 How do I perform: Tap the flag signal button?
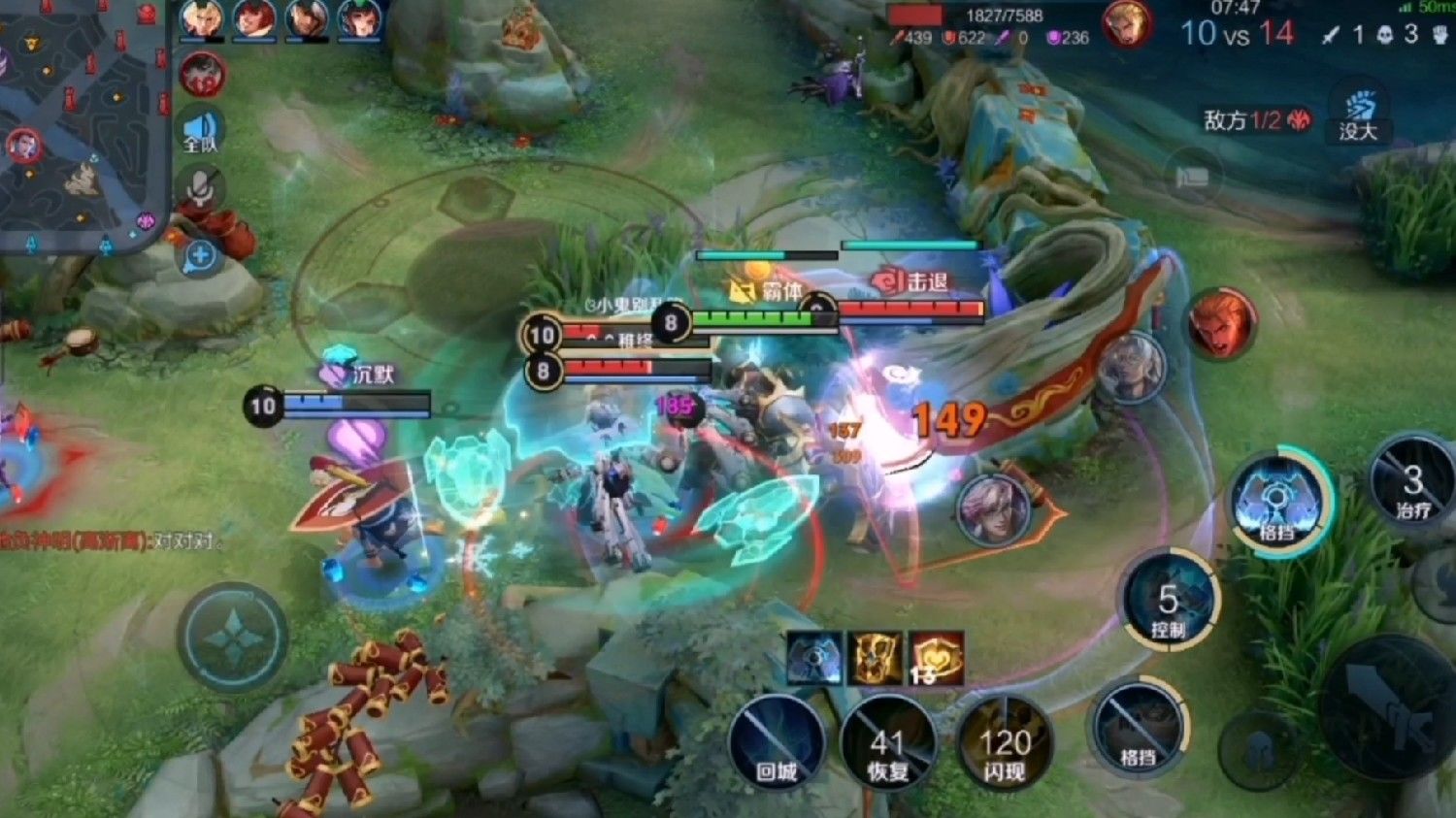(x=1193, y=177)
